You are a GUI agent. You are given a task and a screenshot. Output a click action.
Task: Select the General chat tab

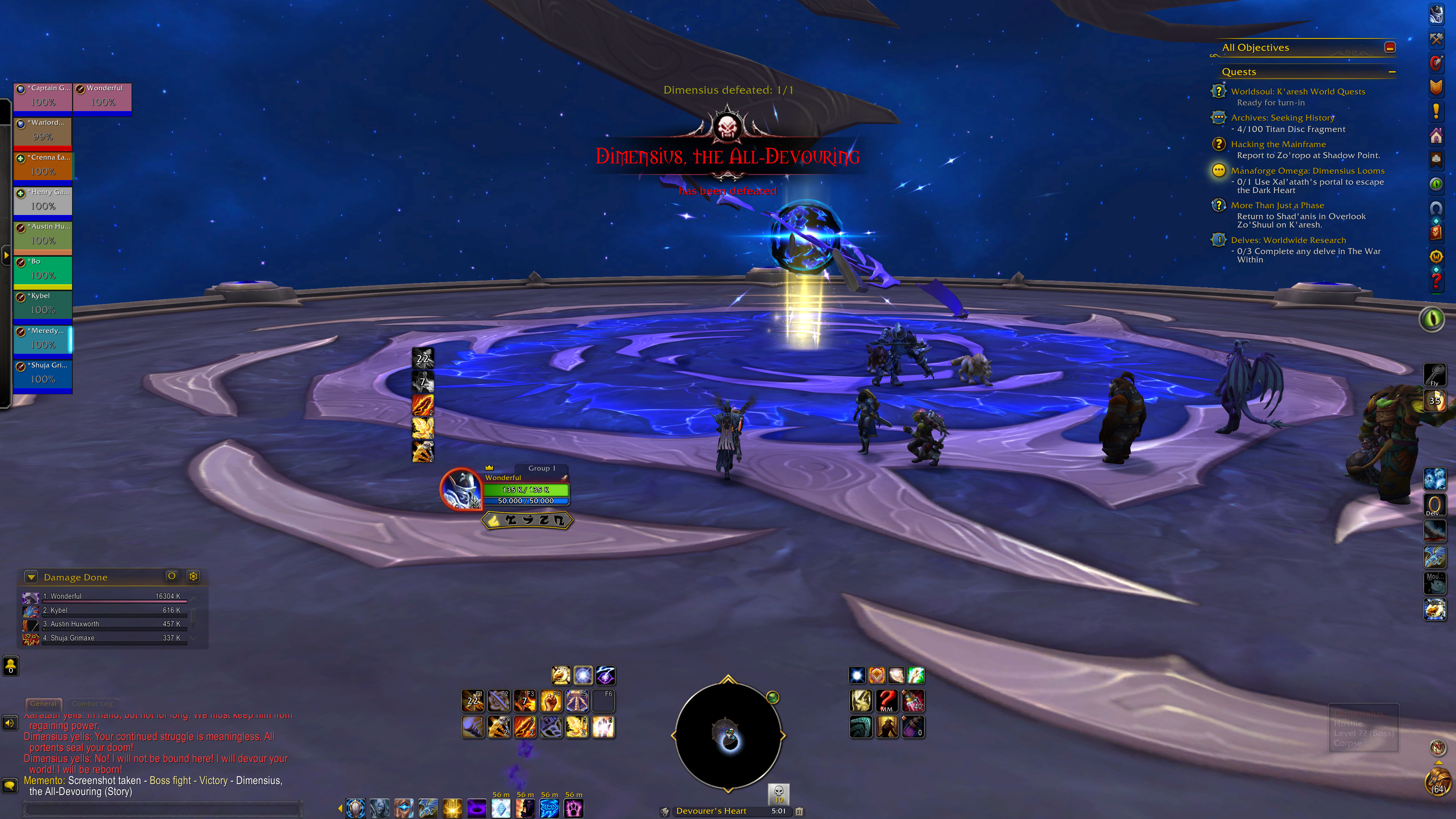(44, 704)
